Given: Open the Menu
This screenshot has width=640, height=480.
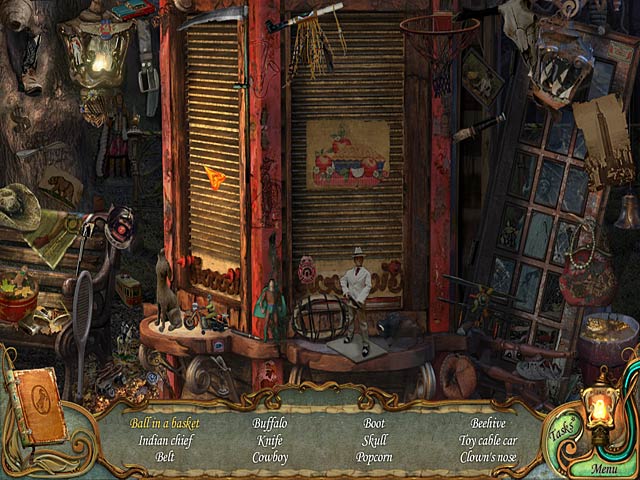Looking at the screenshot, I should [604, 468].
